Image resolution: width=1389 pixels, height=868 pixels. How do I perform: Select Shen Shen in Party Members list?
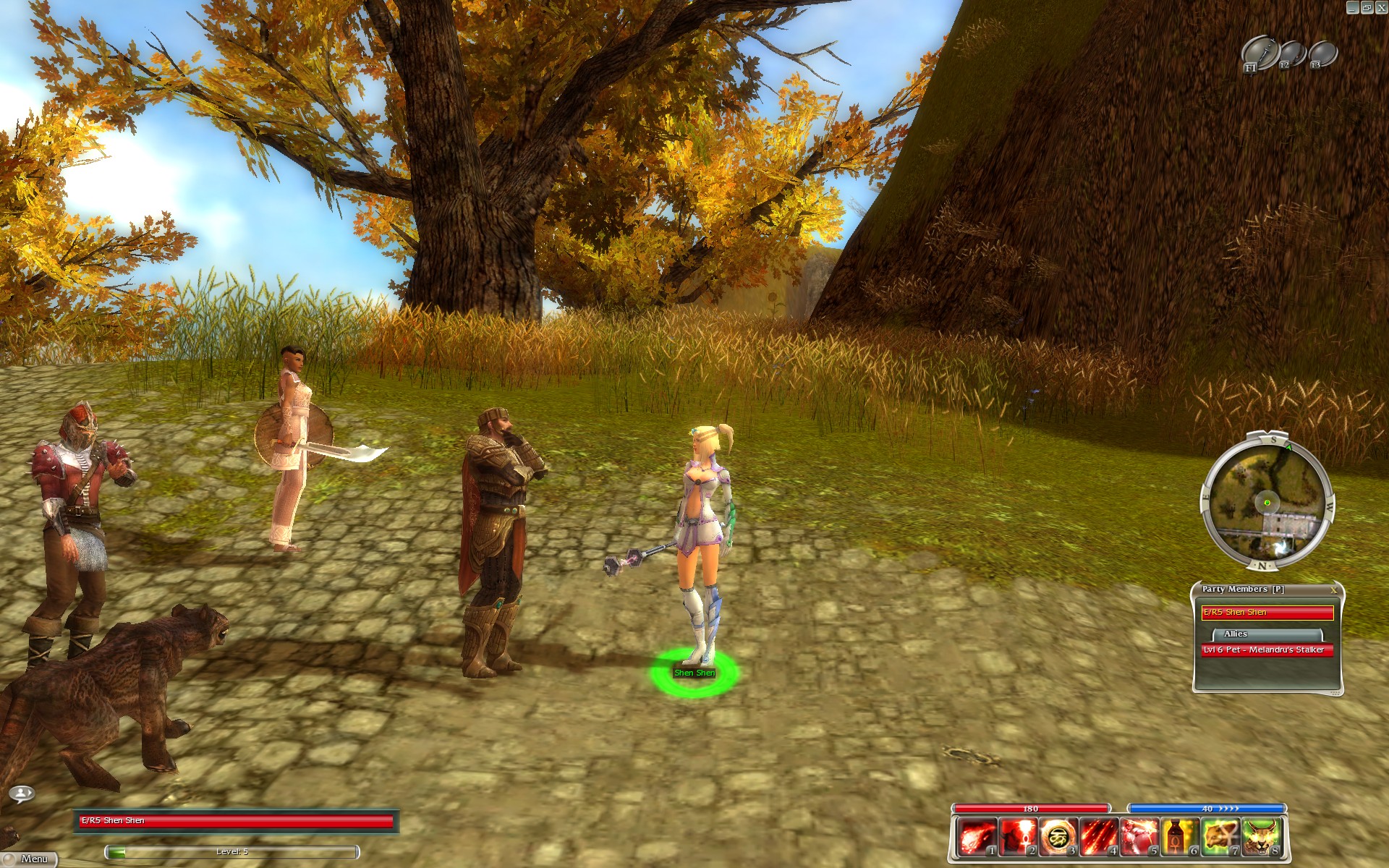1267,613
